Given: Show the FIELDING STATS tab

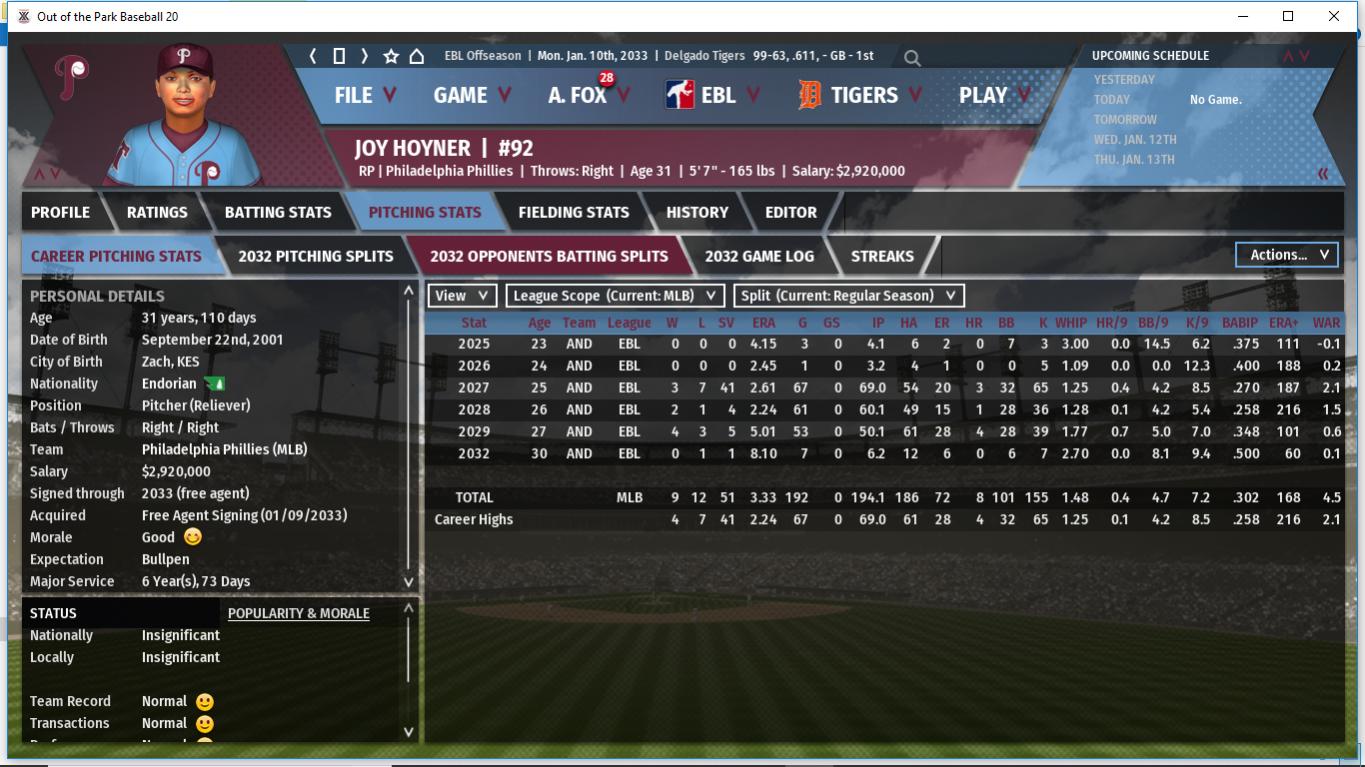Looking at the screenshot, I should click(x=573, y=212).
